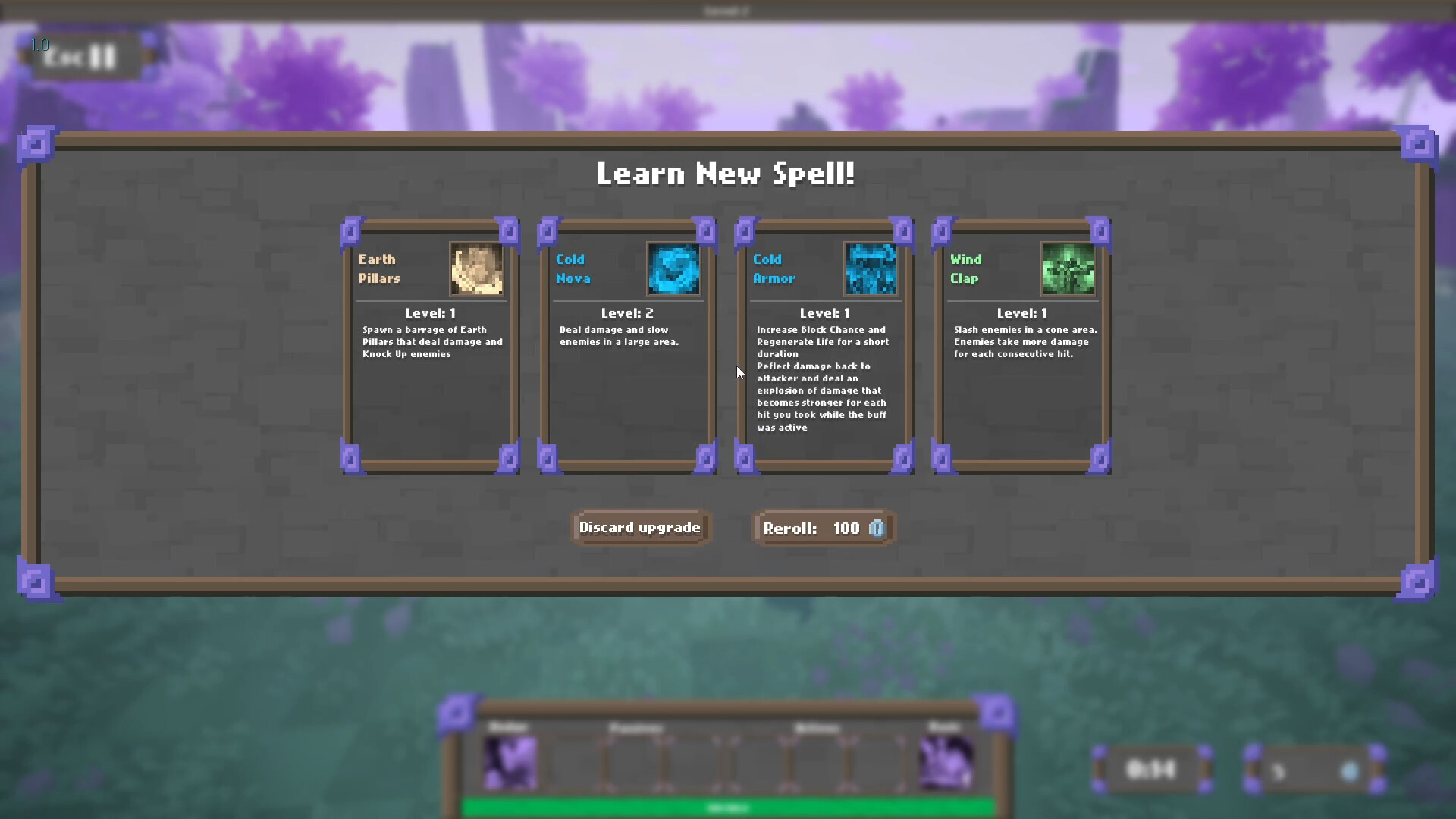1456x819 pixels.
Task: Click Reroll to spend 100 gems
Action: tap(823, 528)
